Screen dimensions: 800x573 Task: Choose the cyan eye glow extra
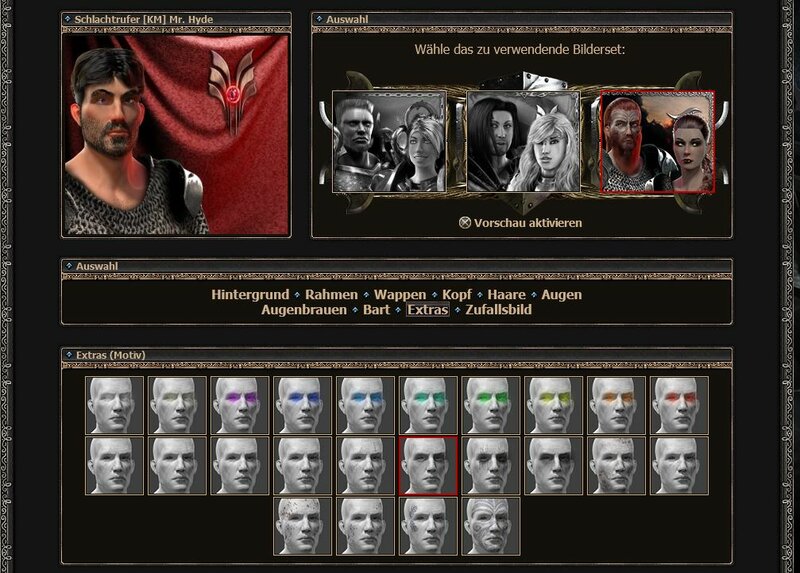click(x=366, y=405)
